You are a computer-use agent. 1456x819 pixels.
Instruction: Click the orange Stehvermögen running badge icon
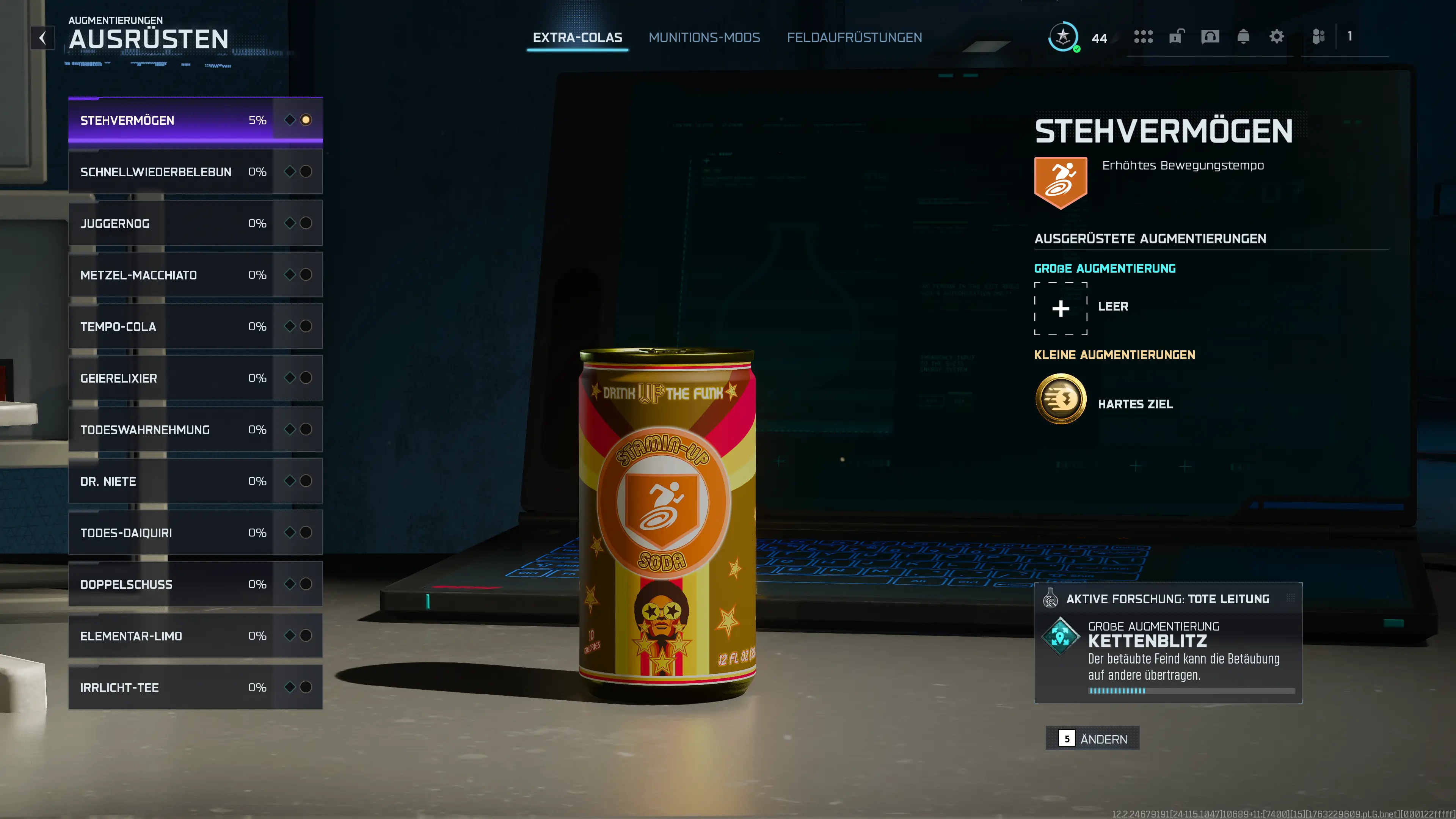coord(1061,181)
